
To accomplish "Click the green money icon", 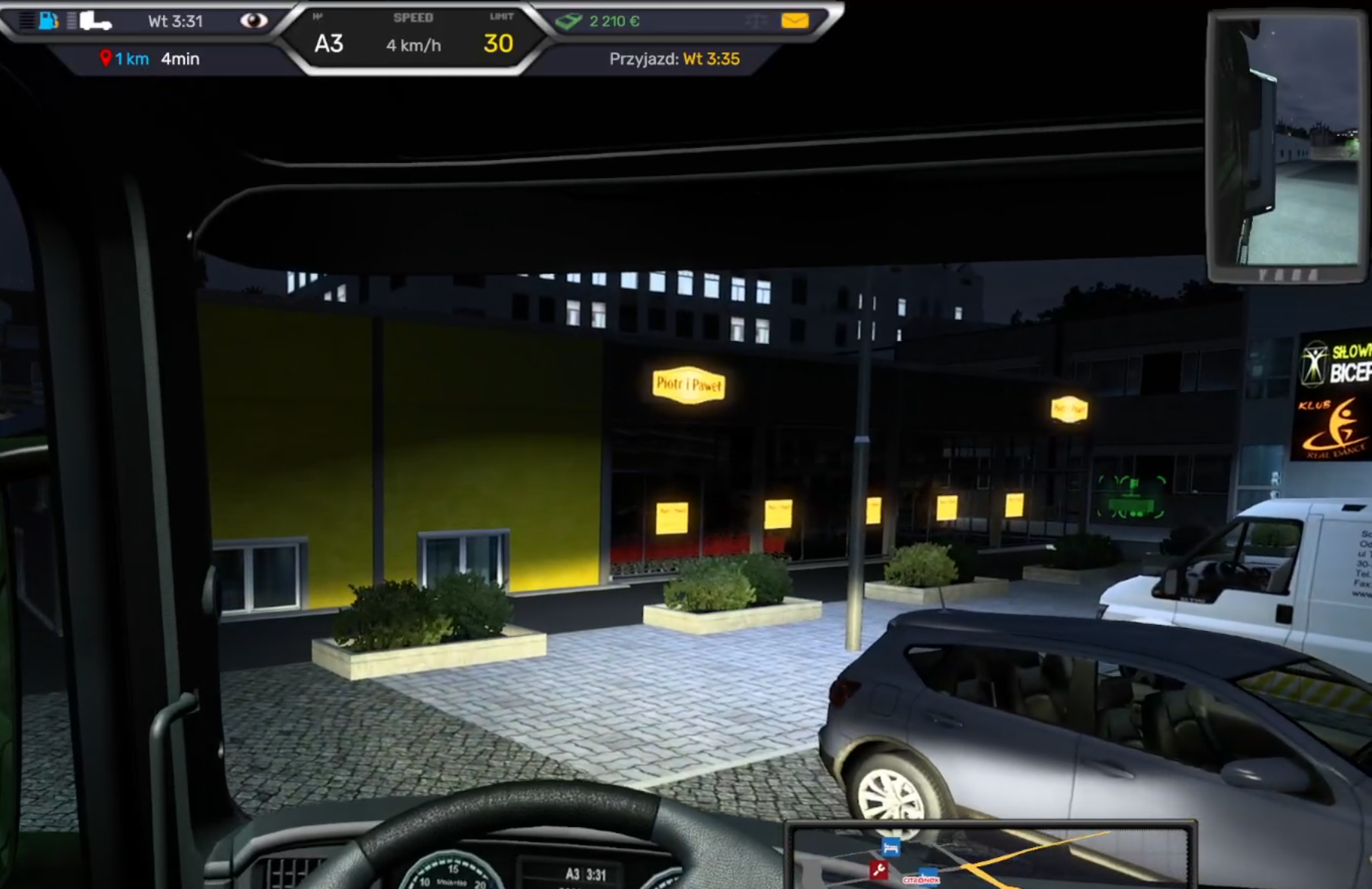I will tap(568, 21).
